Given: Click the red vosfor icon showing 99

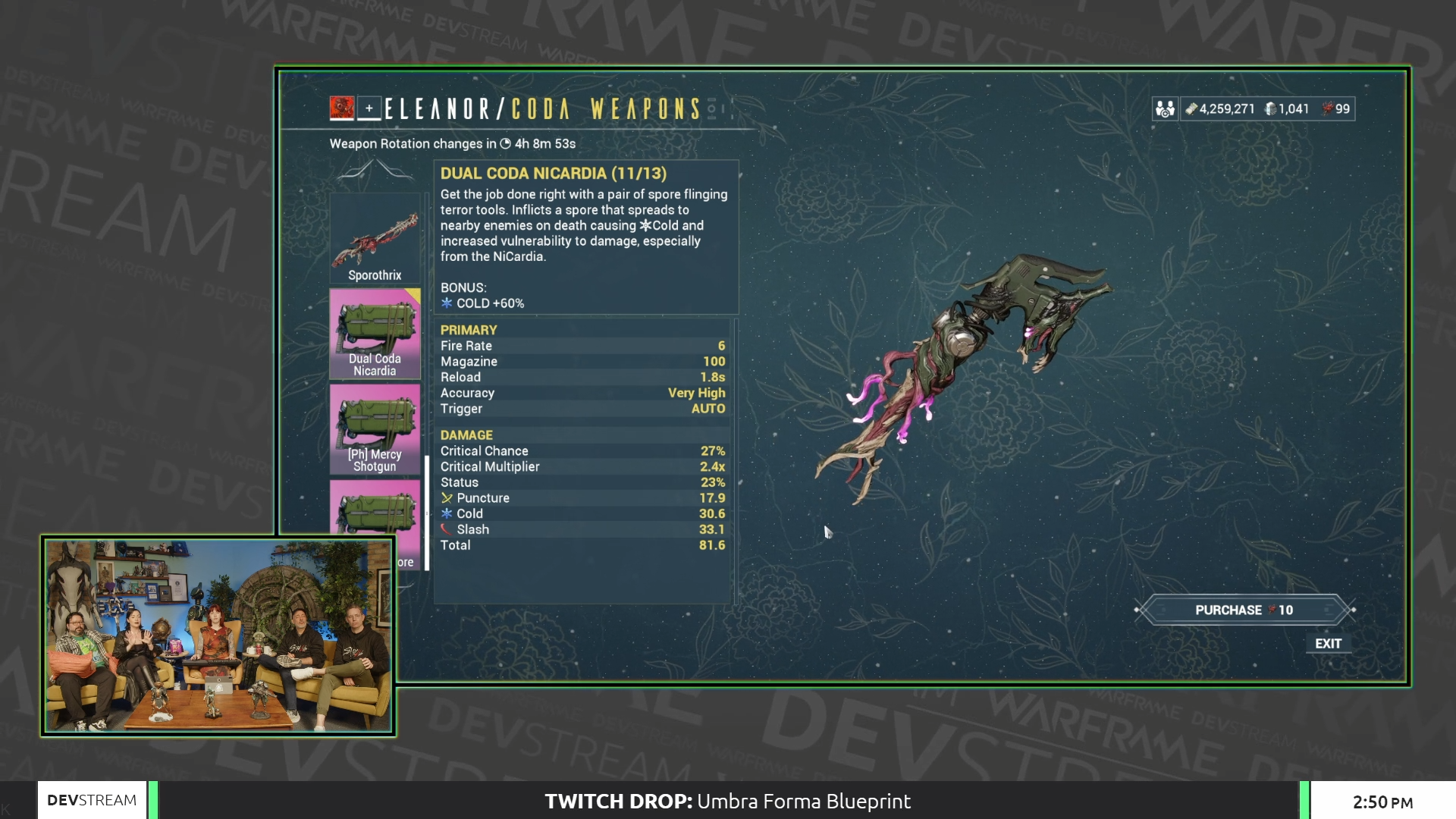Looking at the screenshot, I should coord(1329,109).
